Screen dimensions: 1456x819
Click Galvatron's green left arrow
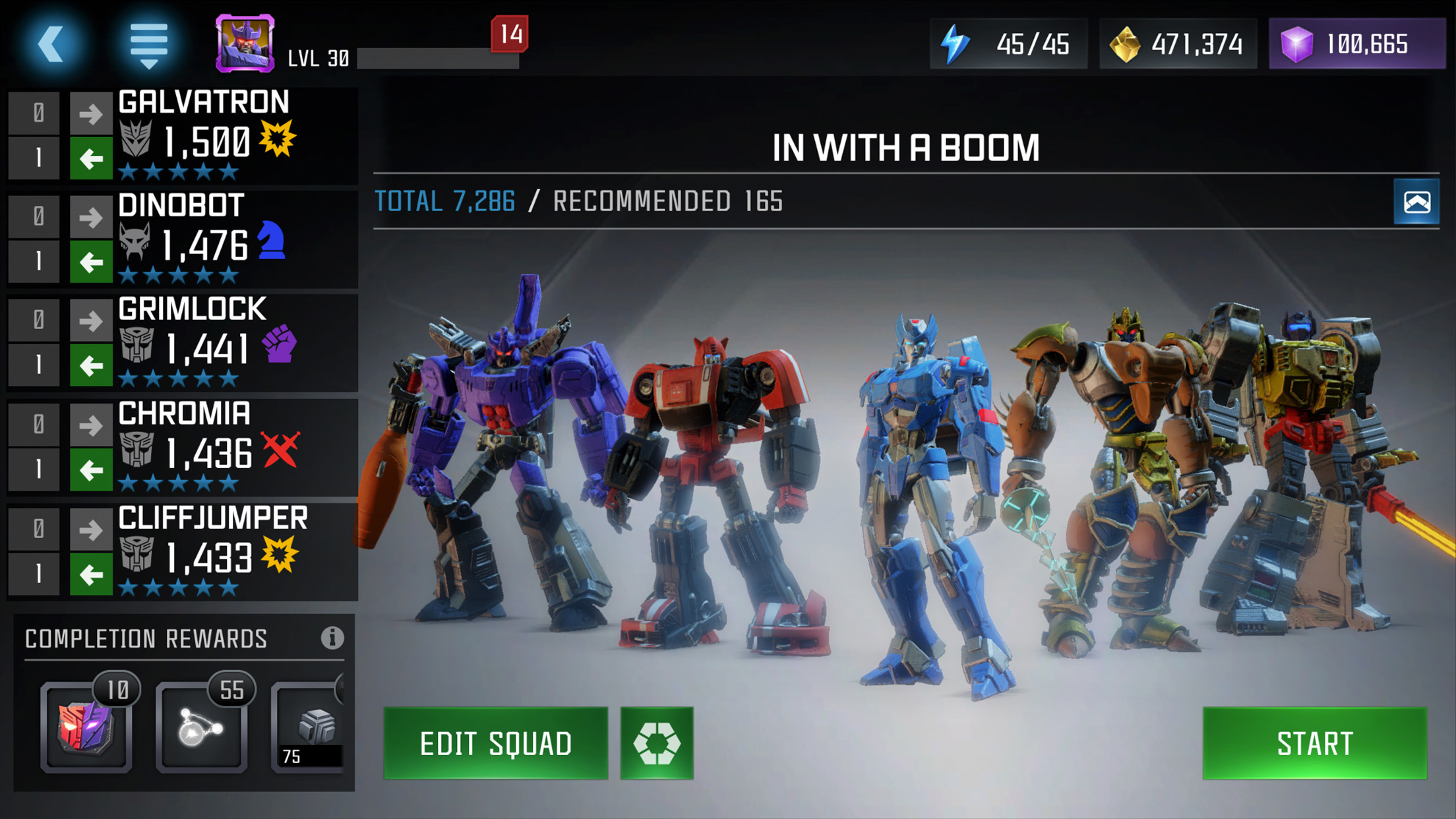(91, 158)
